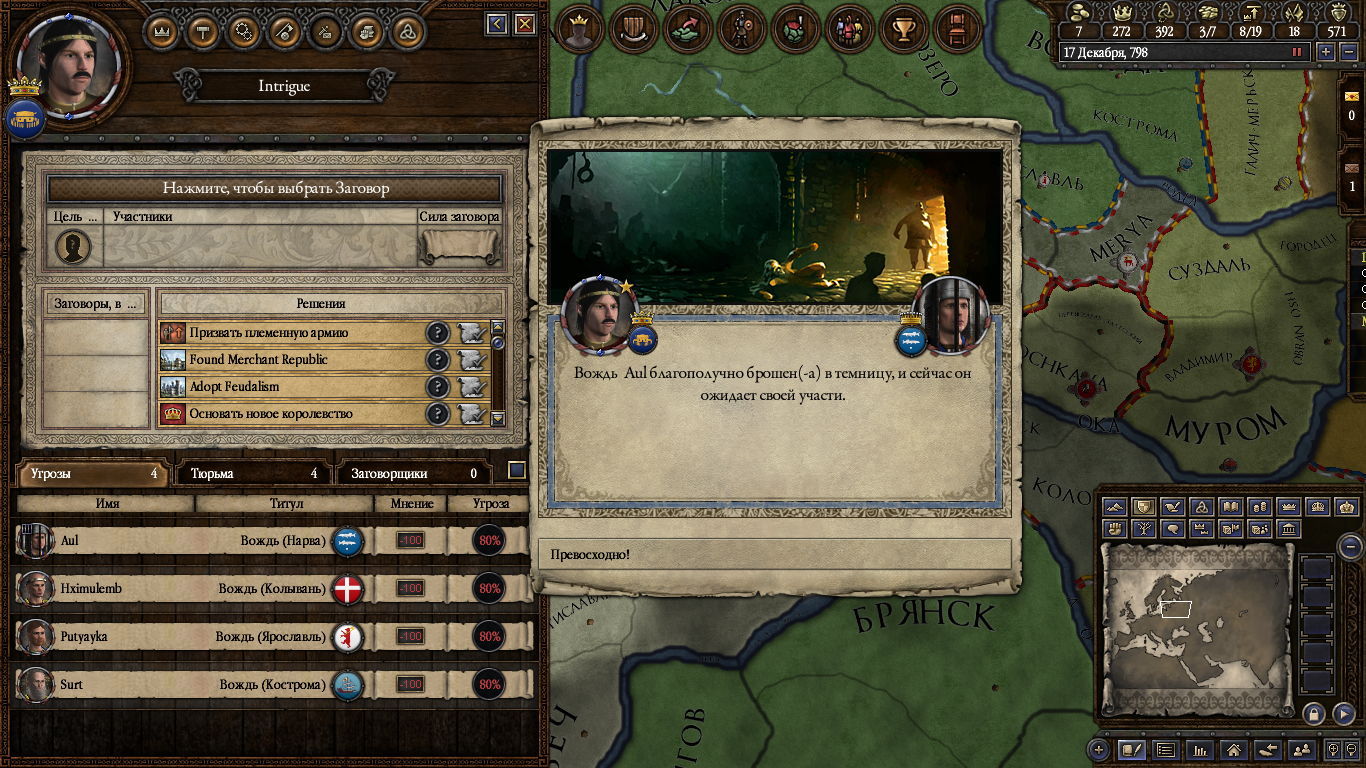Sort the list by Угроза column
This screenshot has width=1366, height=768.
click(x=488, y=504)
